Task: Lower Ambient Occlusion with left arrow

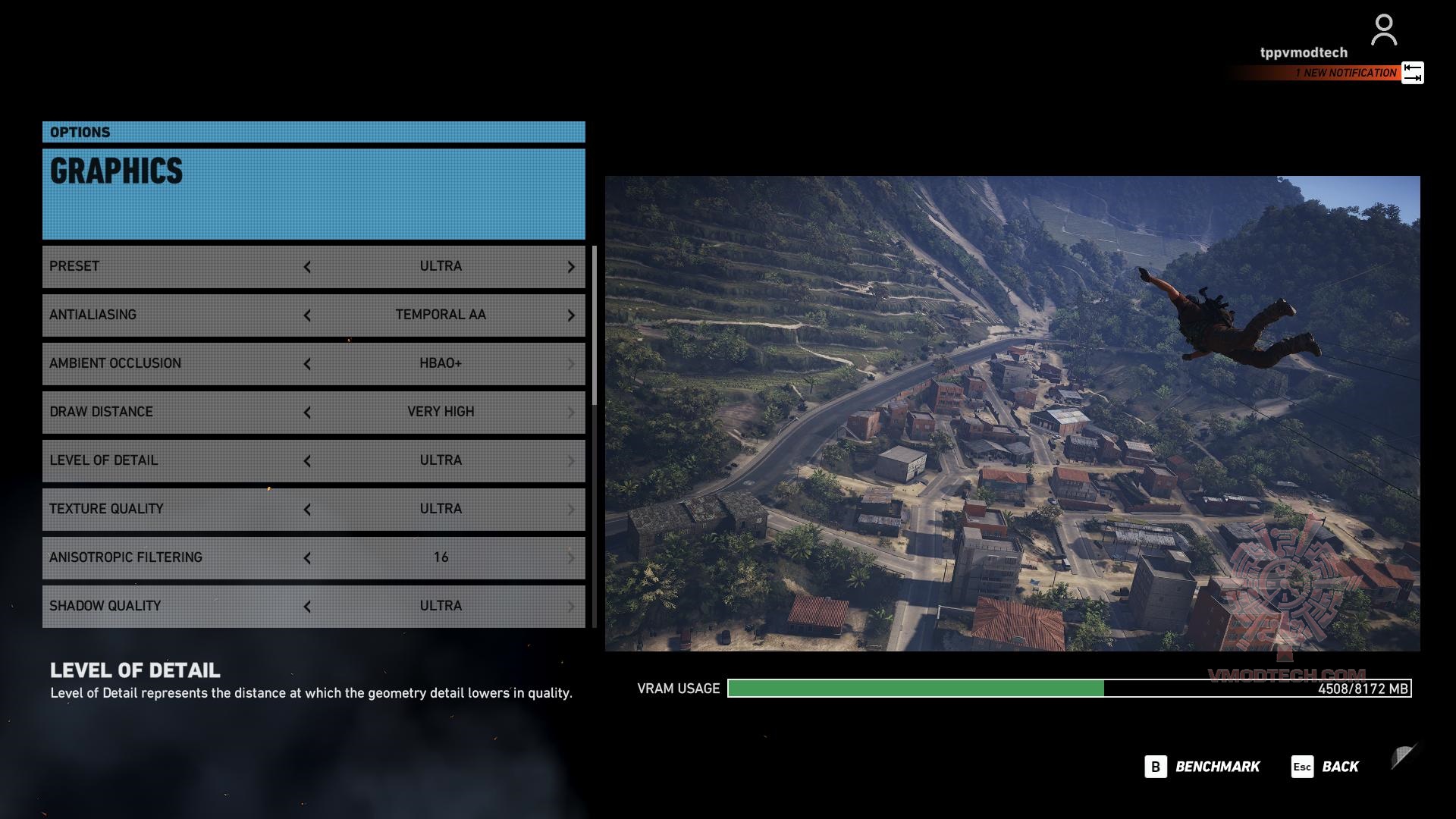Action: click(307, 364)
